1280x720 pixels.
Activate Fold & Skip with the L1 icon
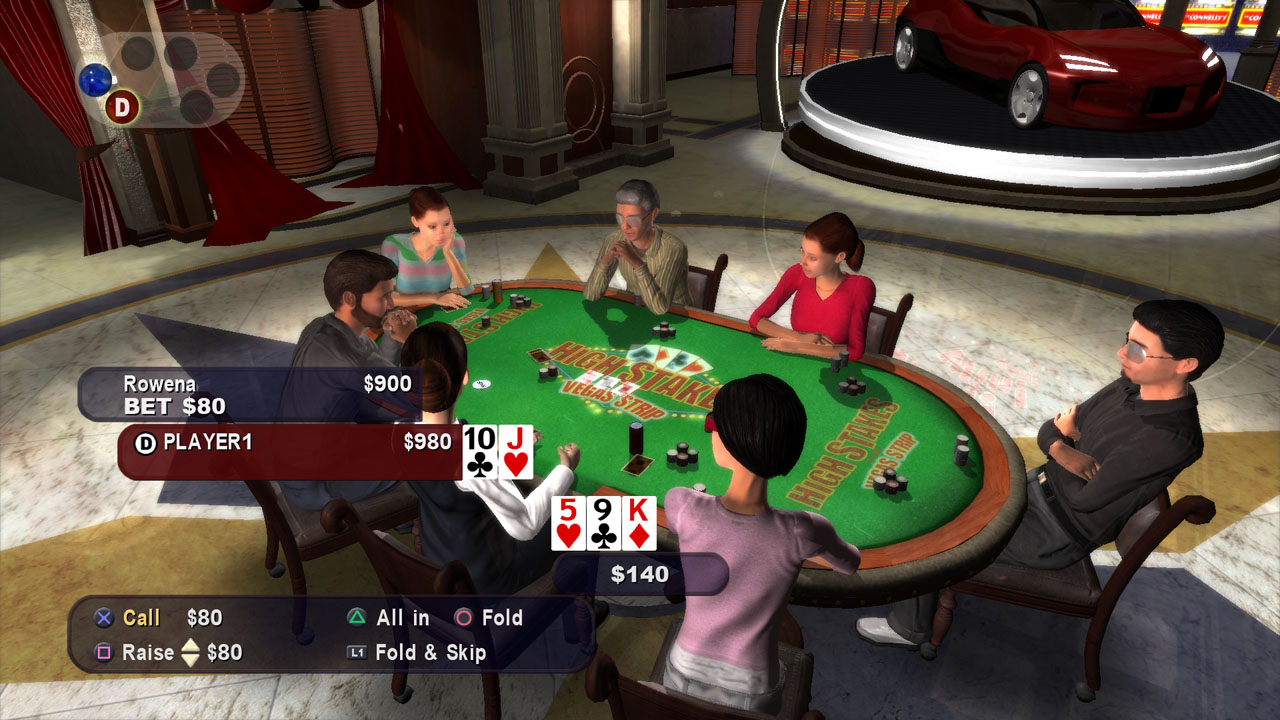coord(356,653)
